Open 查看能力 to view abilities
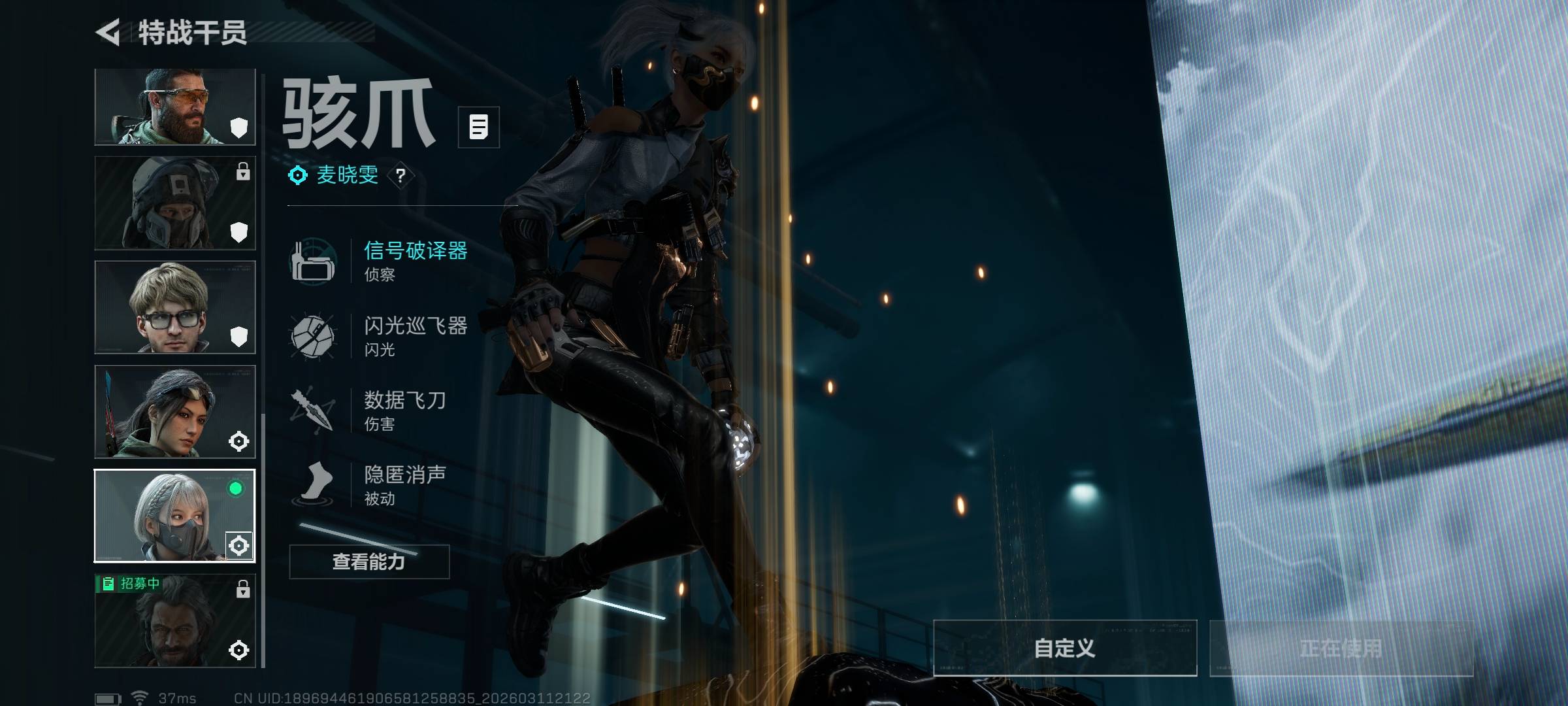1568x706 pixels. click(x=369, y=562)
